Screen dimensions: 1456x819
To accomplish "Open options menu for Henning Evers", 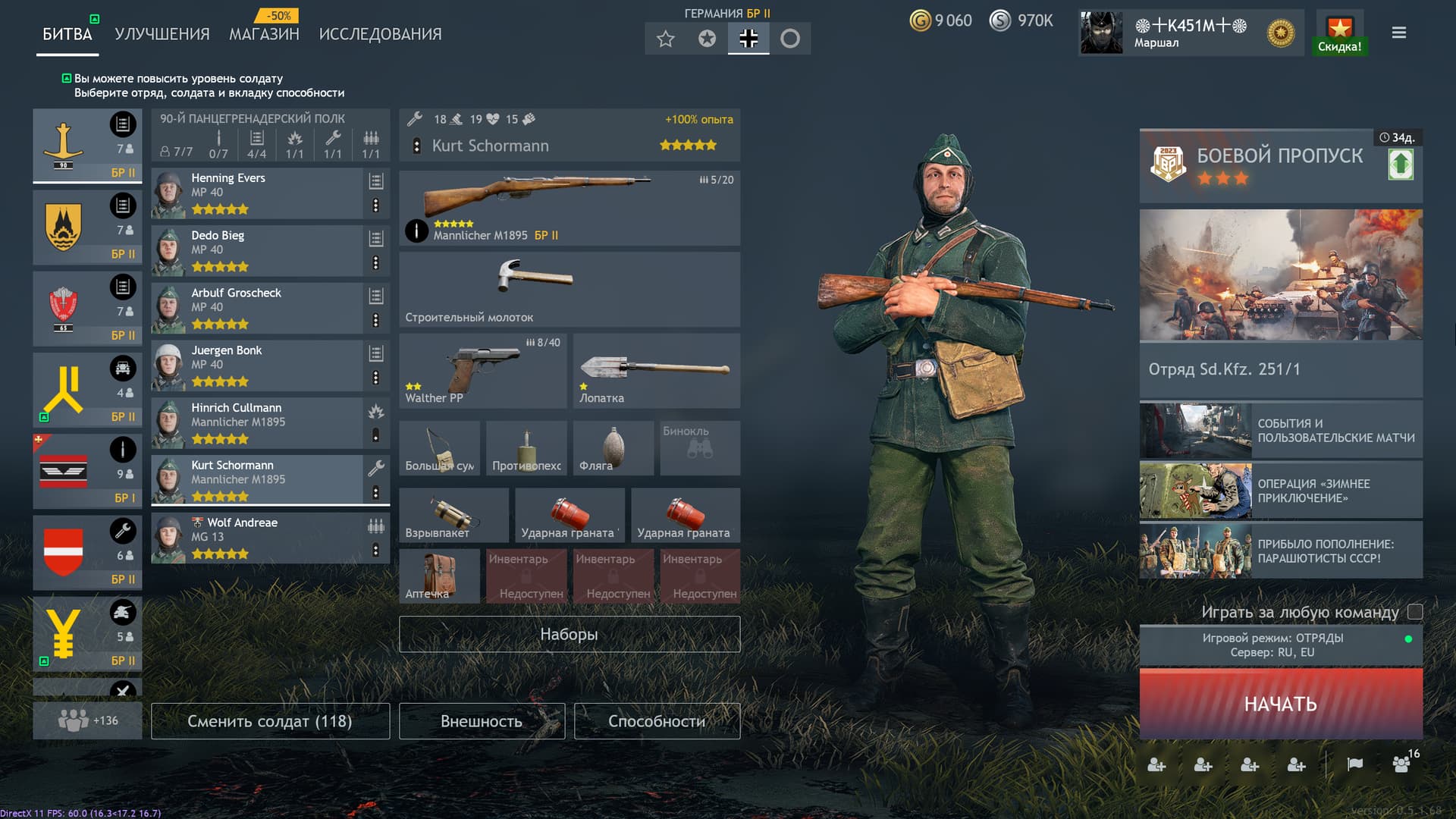I will [376, 203].
